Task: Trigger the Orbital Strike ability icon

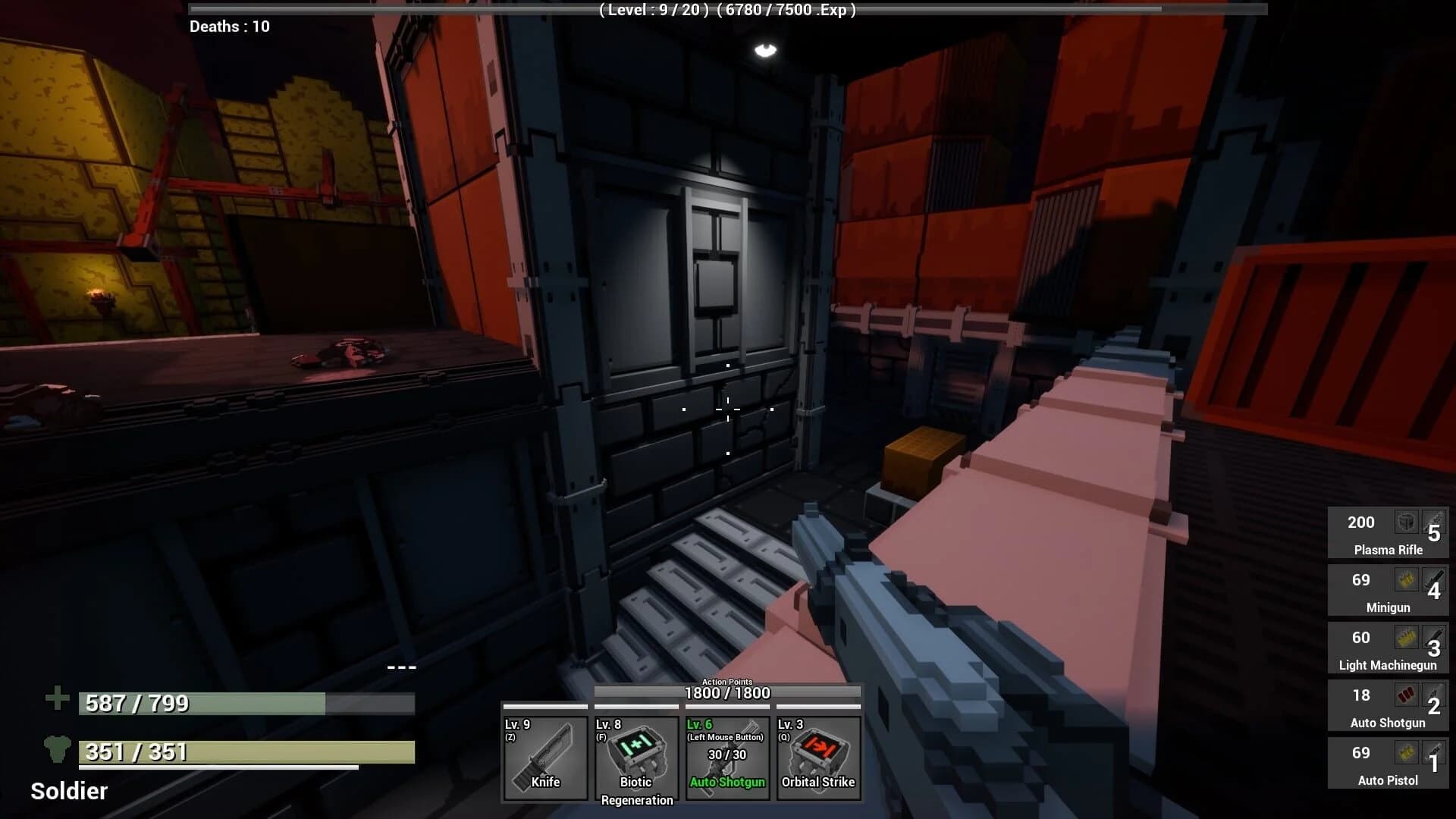Action: coord(817,758)
